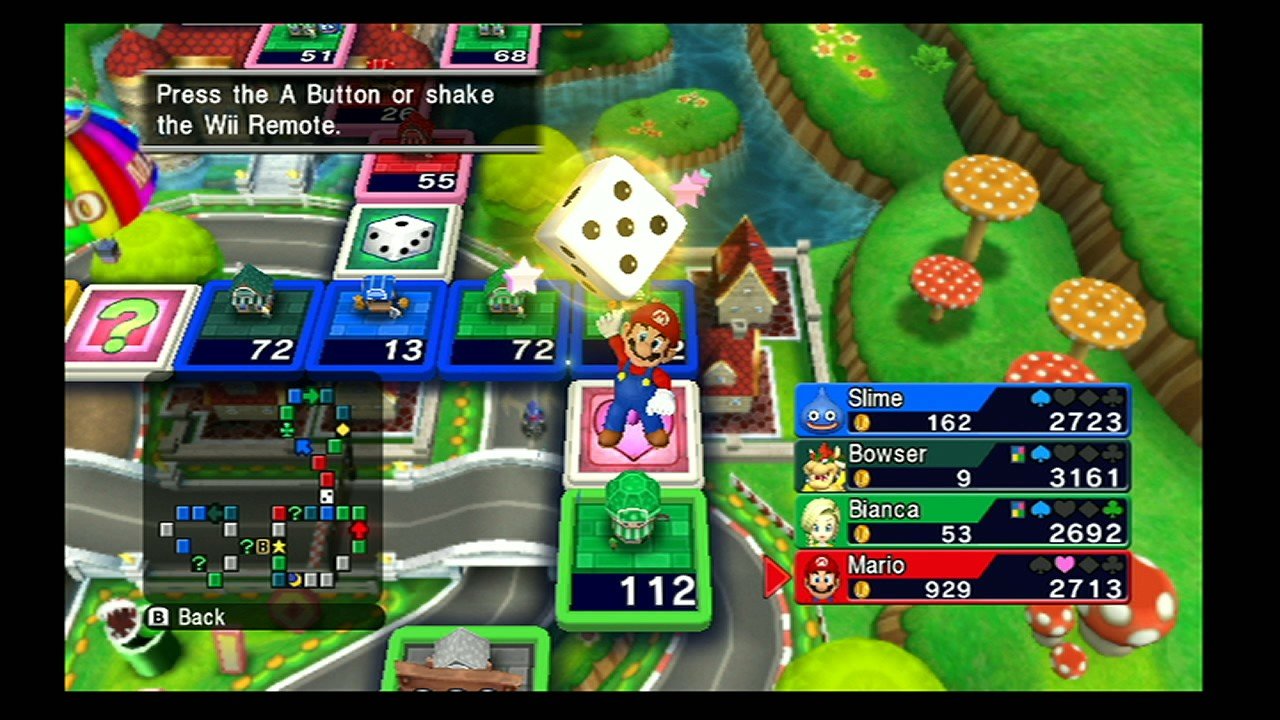Viewport: 1280px width, 720px height.
Task: Select Bowser's player status row
Action: tap(962, 466)
